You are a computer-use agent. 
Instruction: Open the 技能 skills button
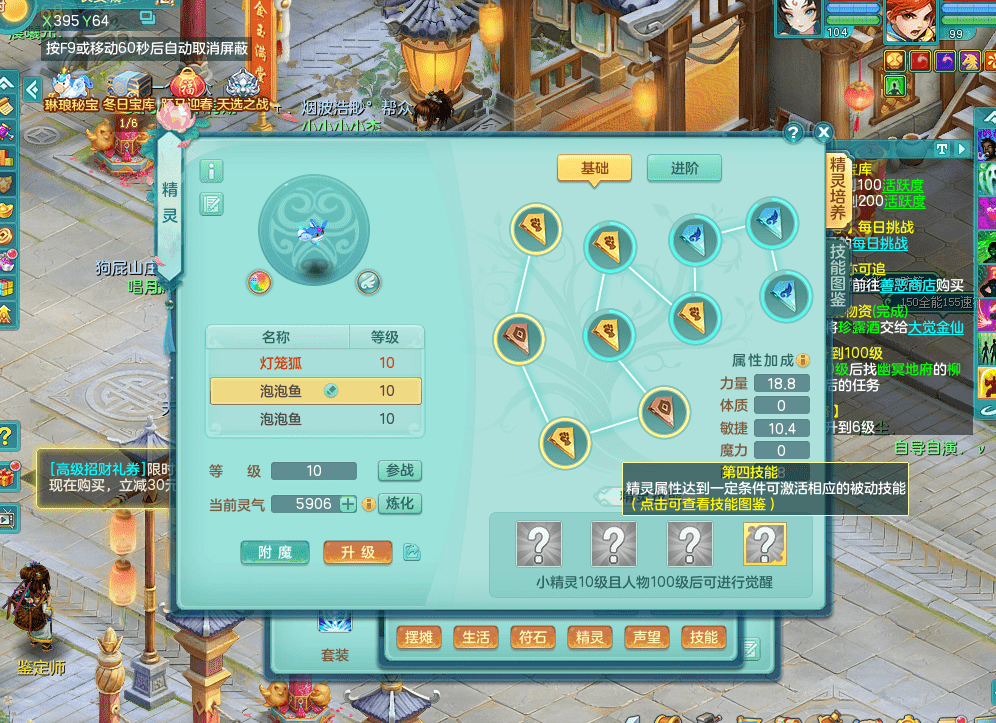tap(703, 637)
